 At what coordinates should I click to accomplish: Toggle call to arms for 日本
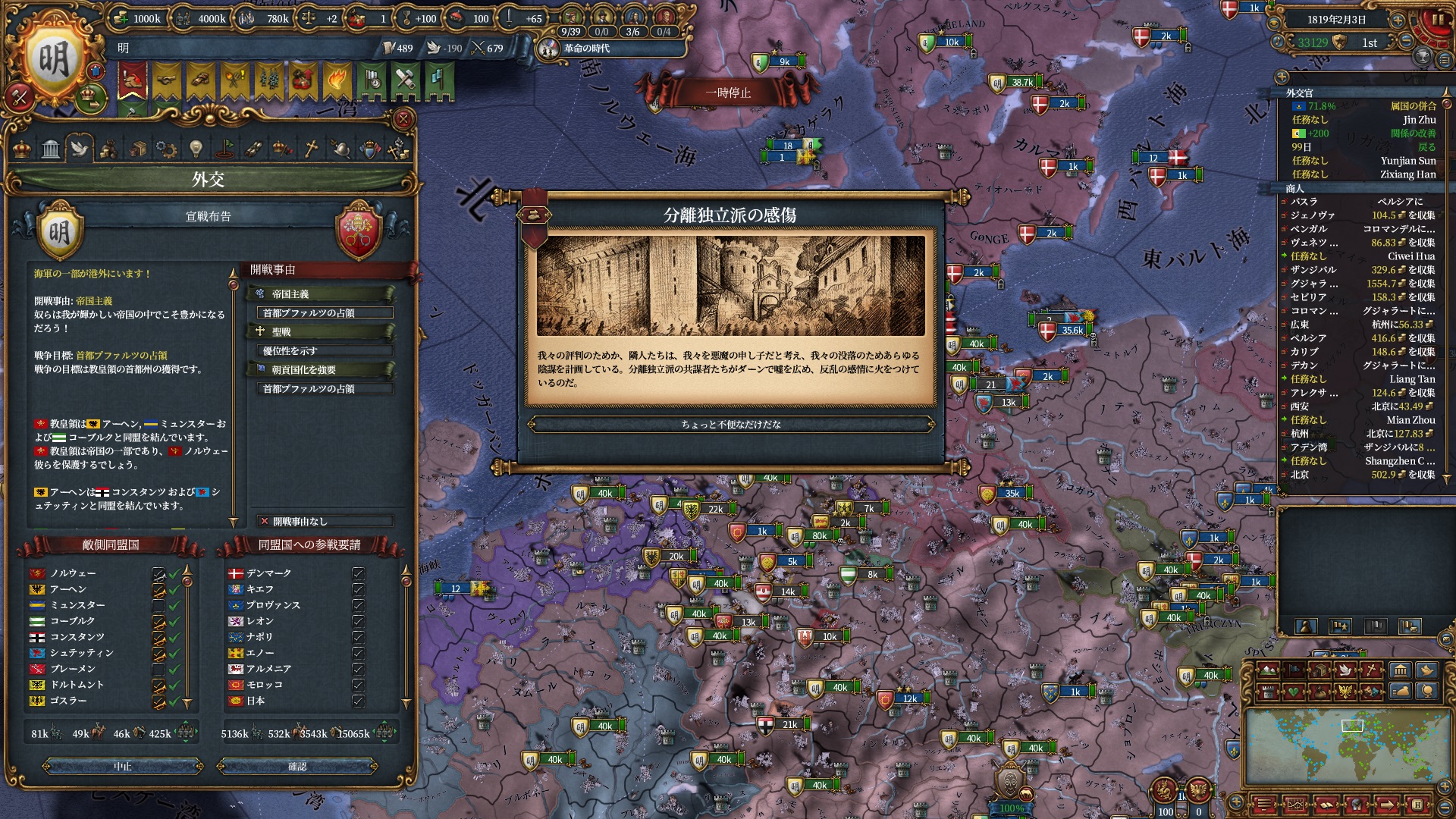click(x=358, y=701)
